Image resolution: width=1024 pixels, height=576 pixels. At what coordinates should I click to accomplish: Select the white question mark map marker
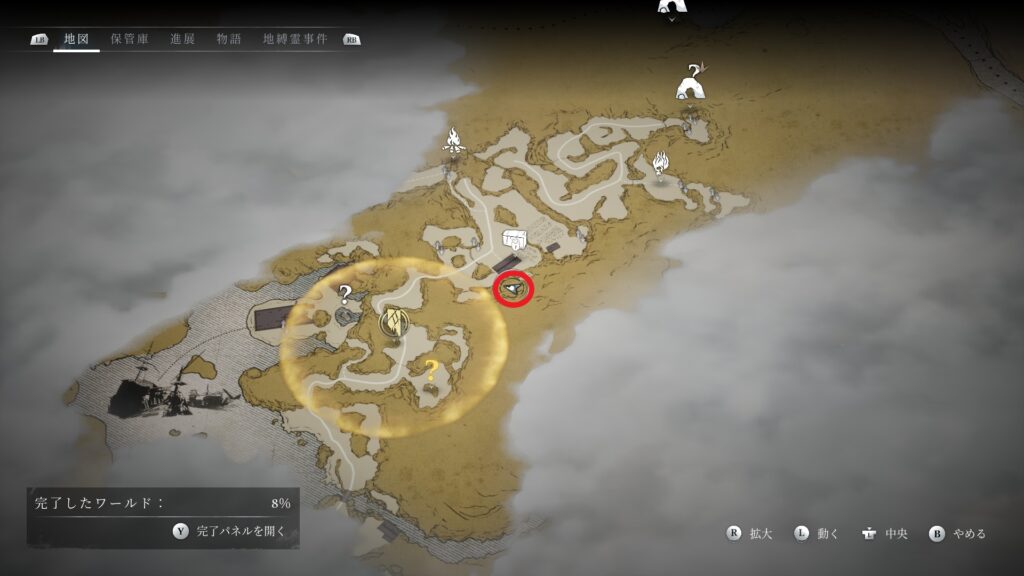pos(345,294)
